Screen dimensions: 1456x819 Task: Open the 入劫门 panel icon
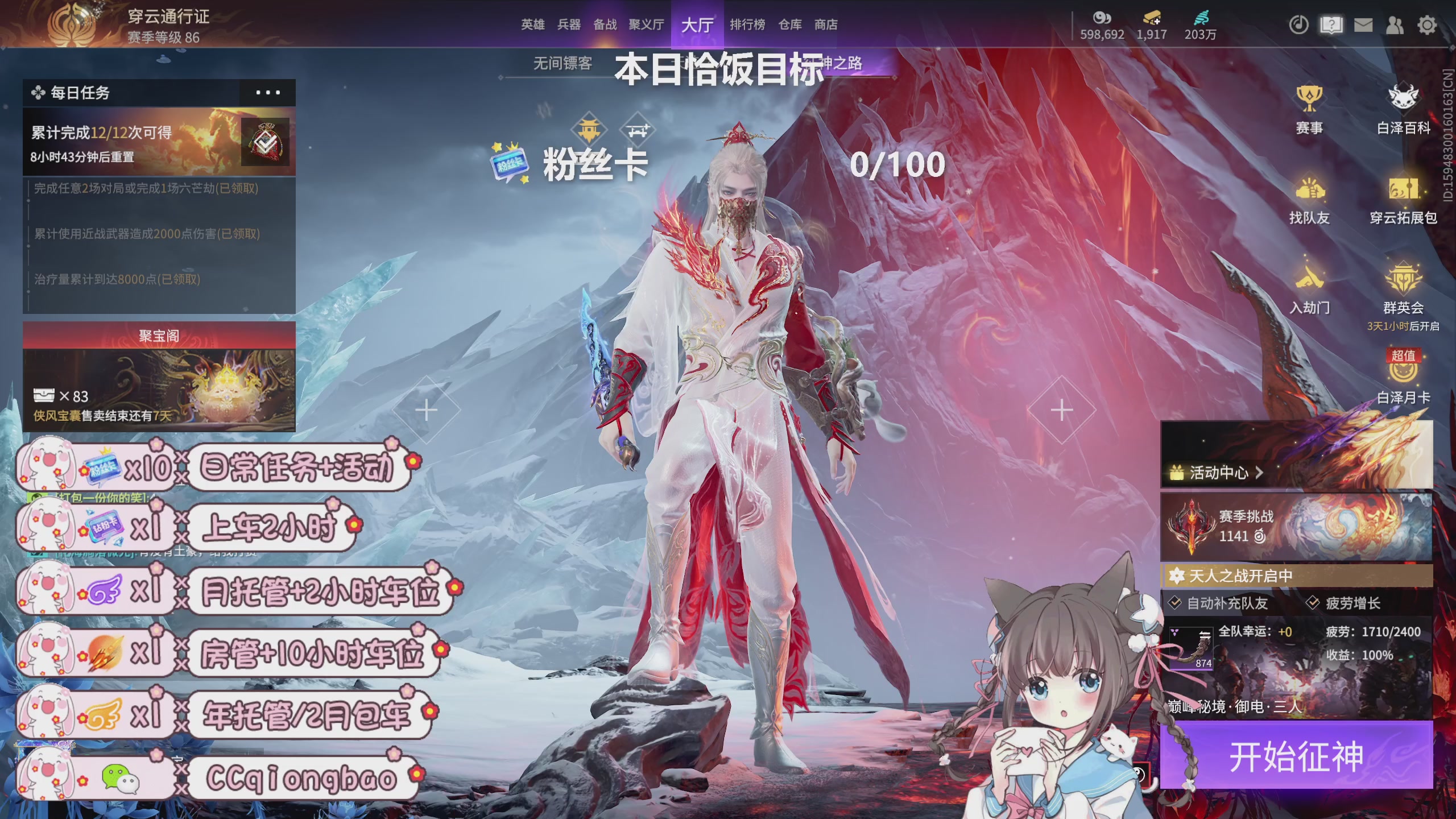[x=1310, y=282]
